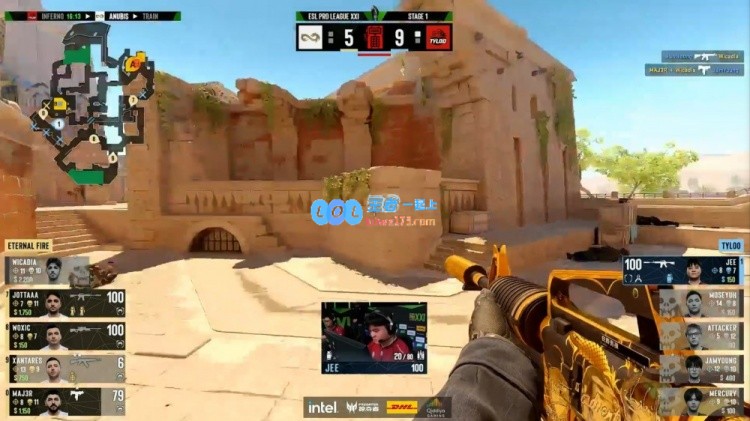Spectate JOTTAAA from the team list
Image resolution: width=750 pixels, height=421 pixels.
tap(64, 304)
